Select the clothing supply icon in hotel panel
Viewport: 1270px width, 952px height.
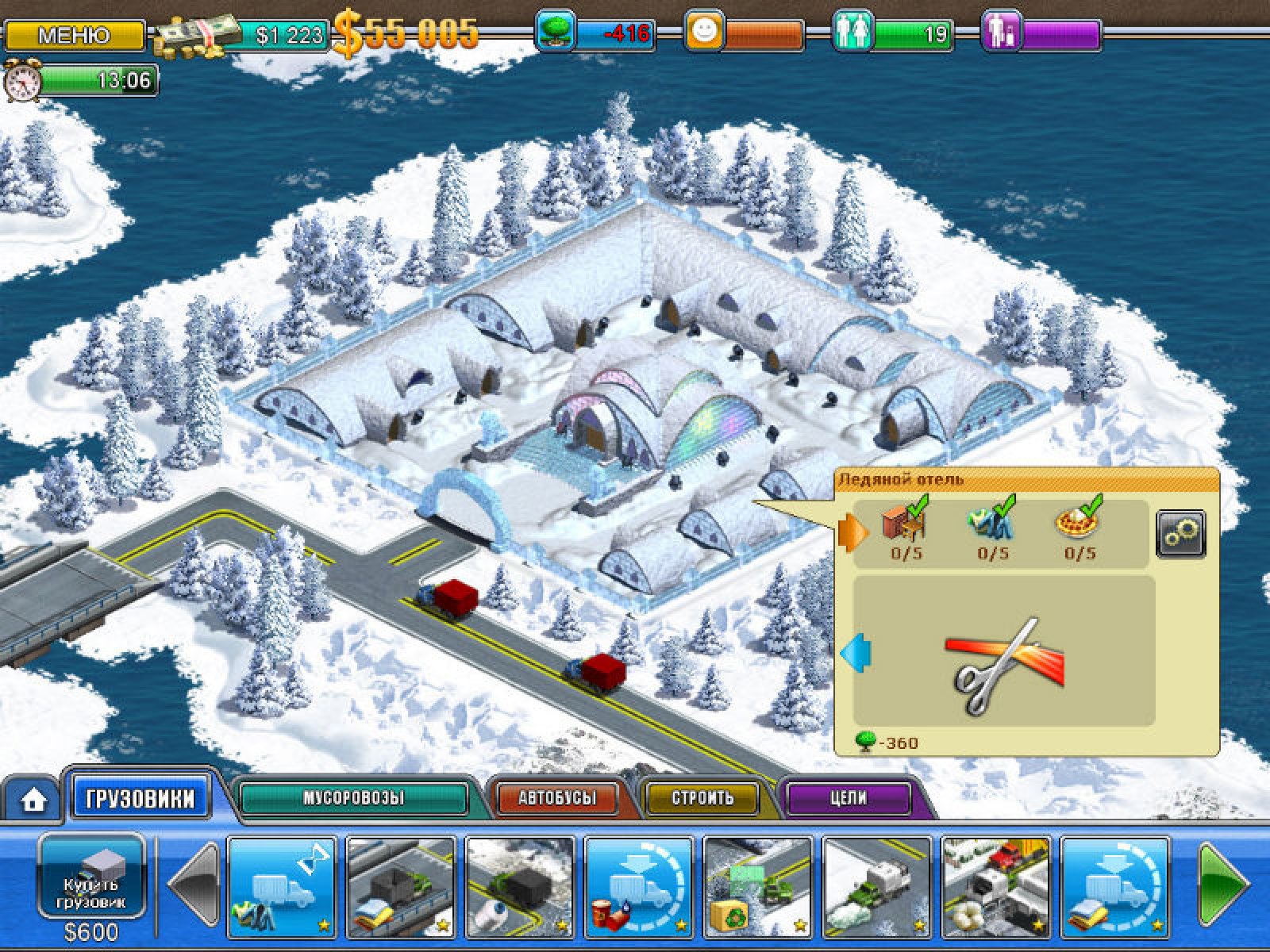click(992, 524)
